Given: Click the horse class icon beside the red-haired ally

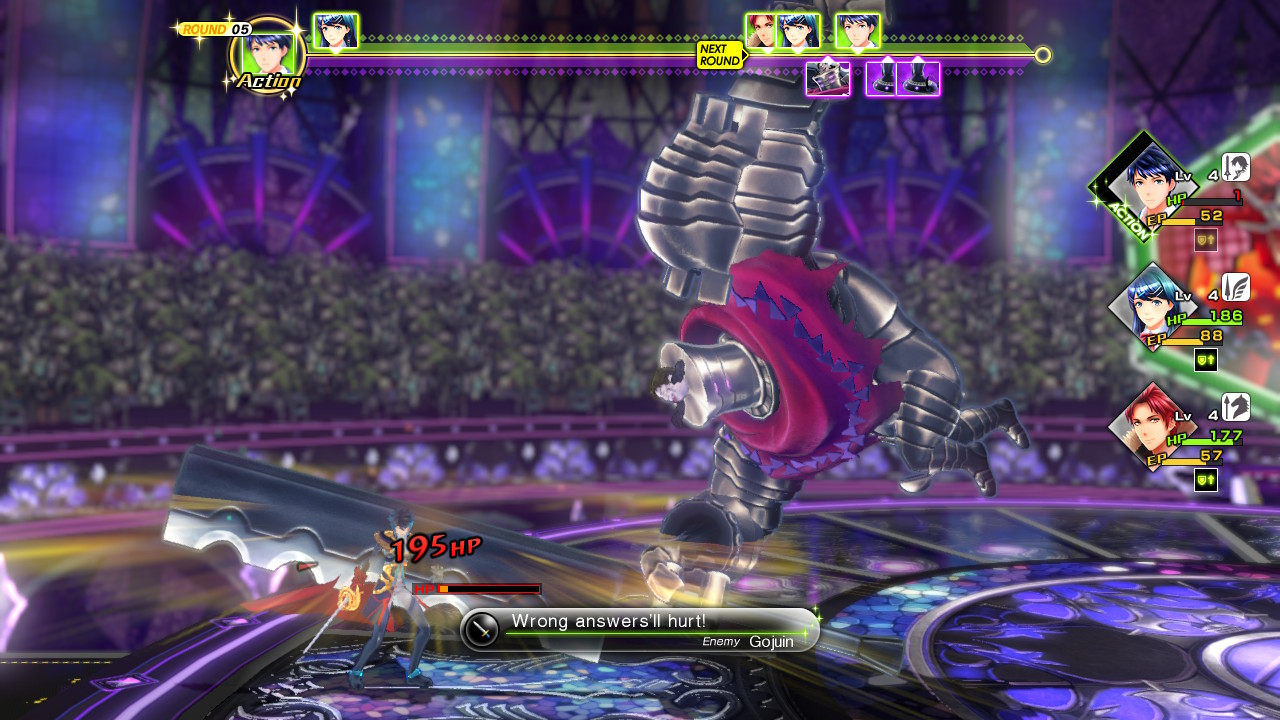Looking at the screenshot, I should (1236, 407).
